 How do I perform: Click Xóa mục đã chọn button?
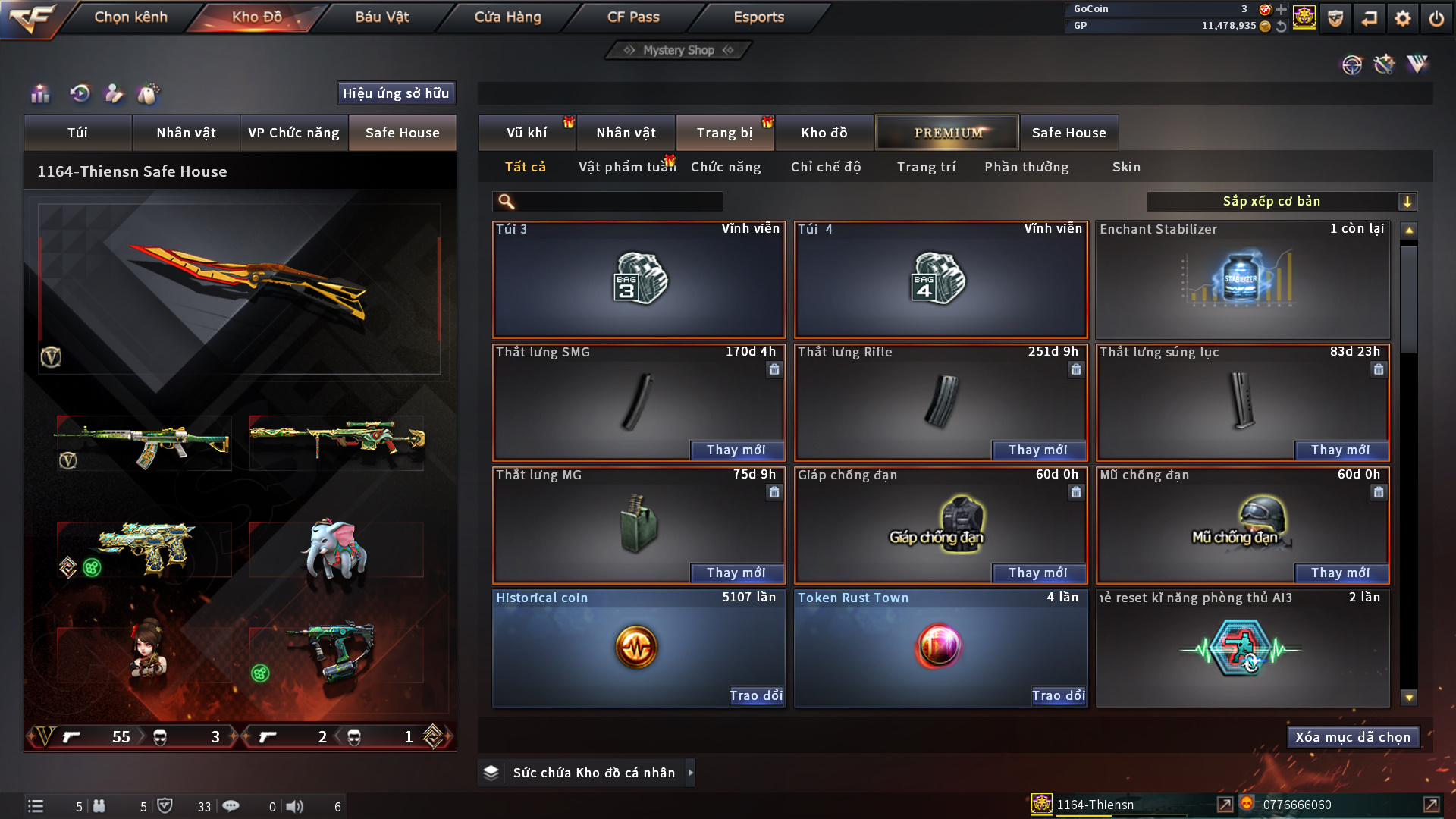[x=1352, y=737]
